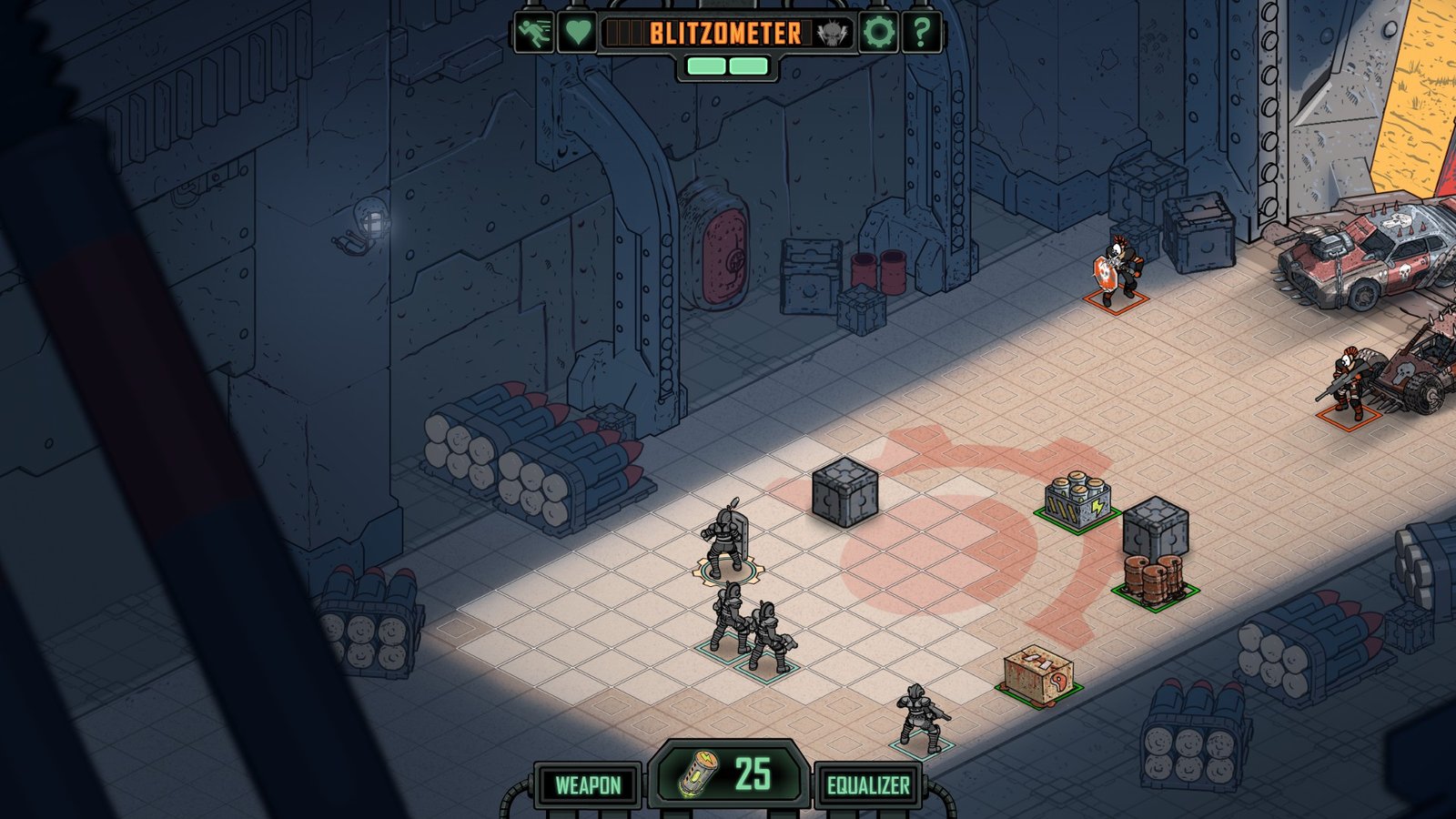Show help with the question mark icon
1456x819 pixels.
click(x=921, y=33)
